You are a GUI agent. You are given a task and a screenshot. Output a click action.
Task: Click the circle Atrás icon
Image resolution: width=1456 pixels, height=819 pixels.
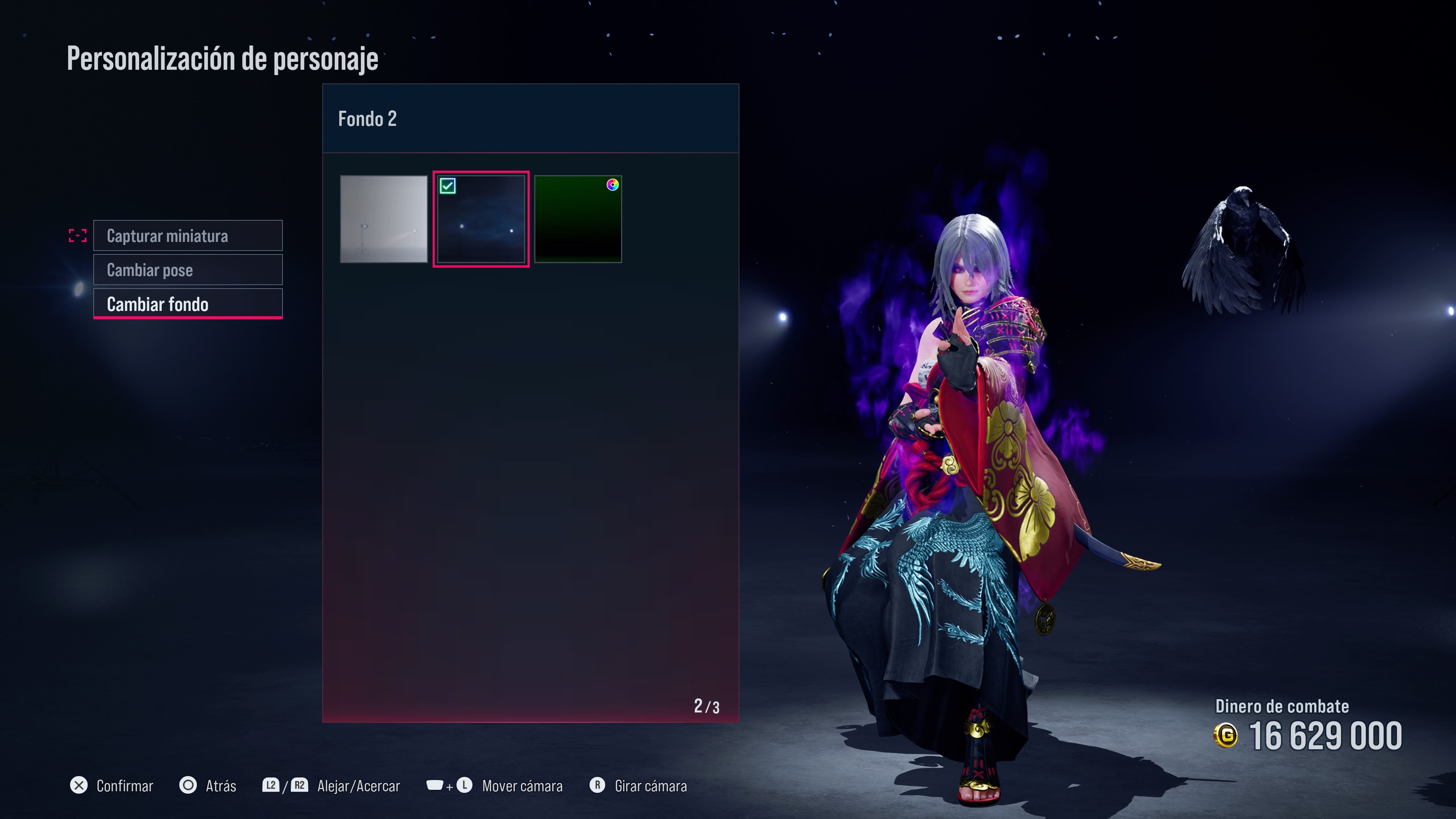click(188, 786)
